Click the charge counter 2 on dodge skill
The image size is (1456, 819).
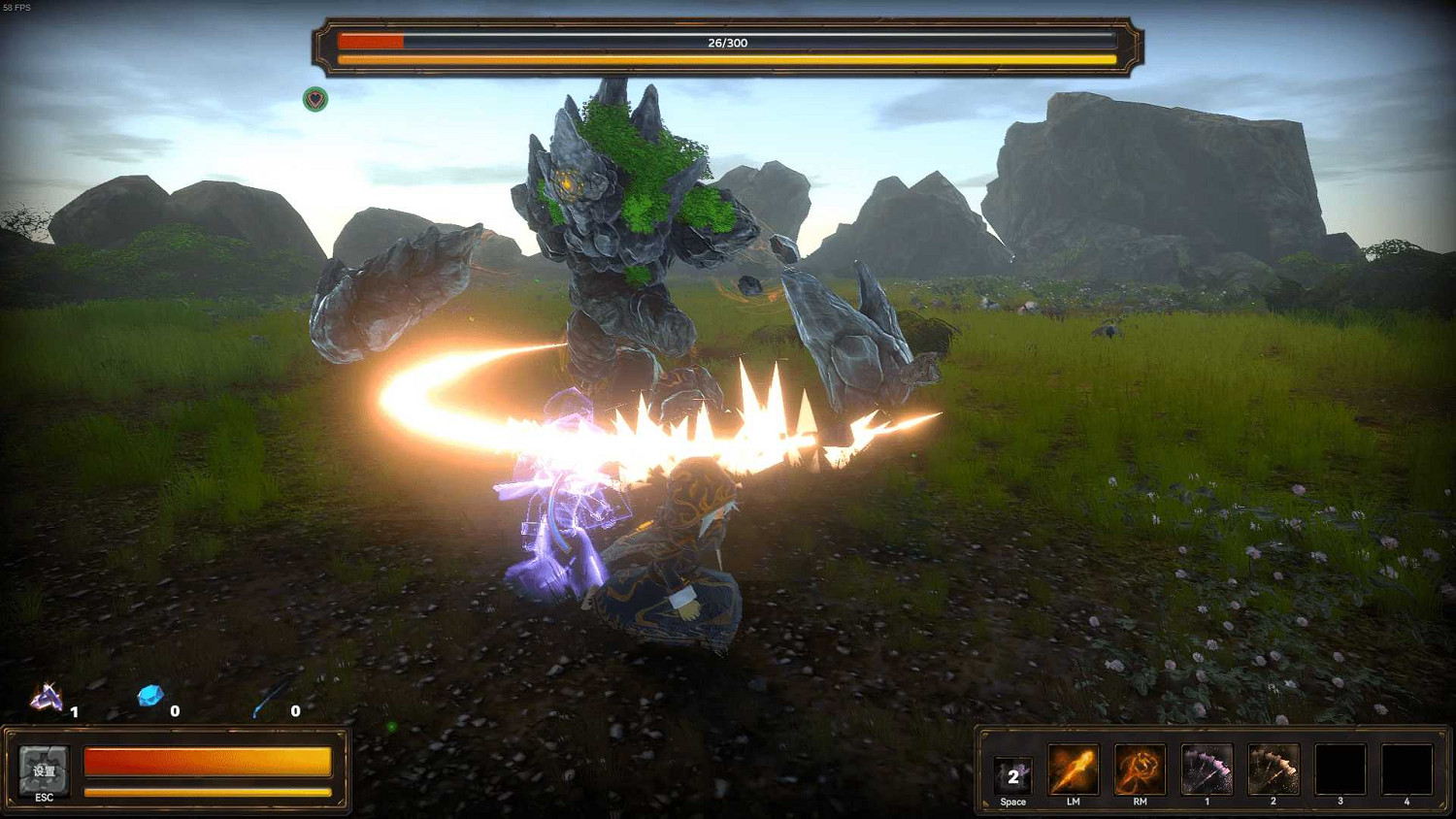pos(1015,776)
